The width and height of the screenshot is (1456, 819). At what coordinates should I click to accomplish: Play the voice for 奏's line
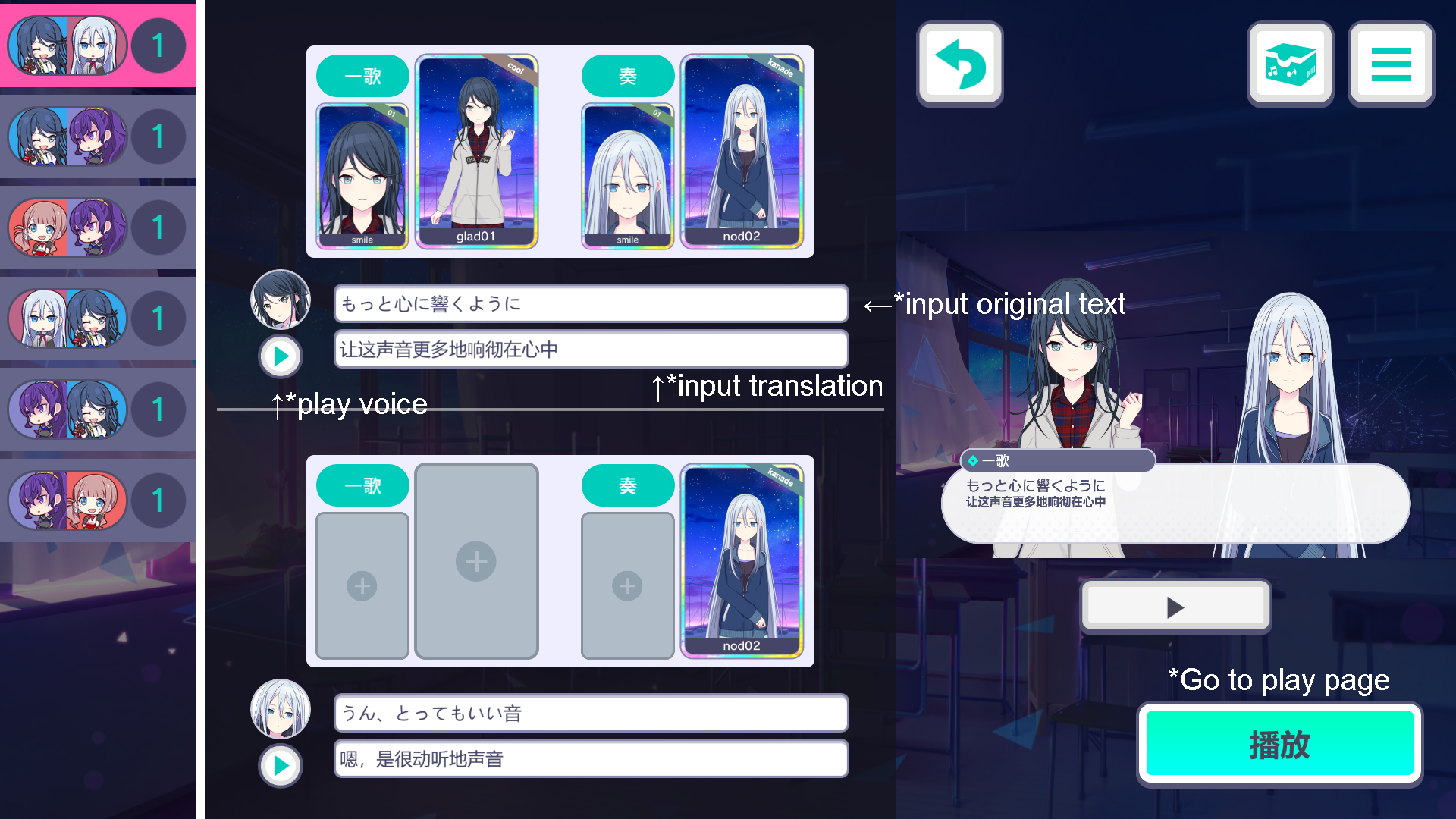tap(281, 765)
